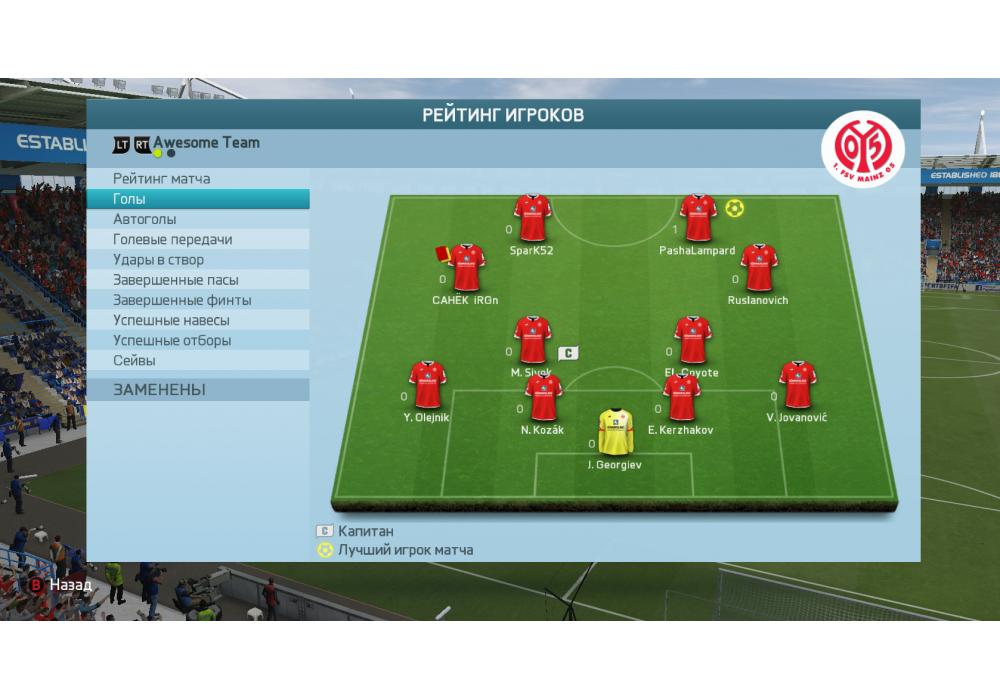Show Завершенные пасы statistics
Image resolution: width=1000 pixels, height=700 pixels.
[175, 280]
